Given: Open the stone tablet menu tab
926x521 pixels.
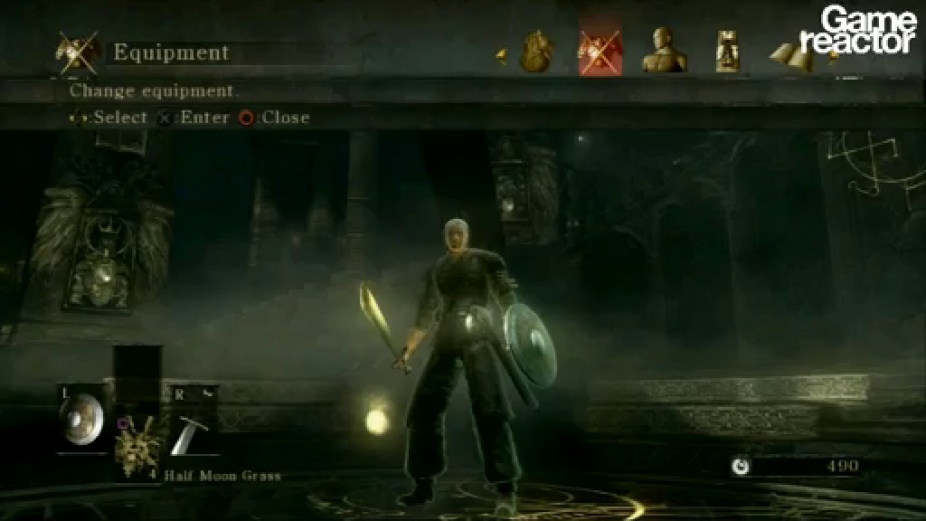Looking at the screenshot, I should [727, 52].
